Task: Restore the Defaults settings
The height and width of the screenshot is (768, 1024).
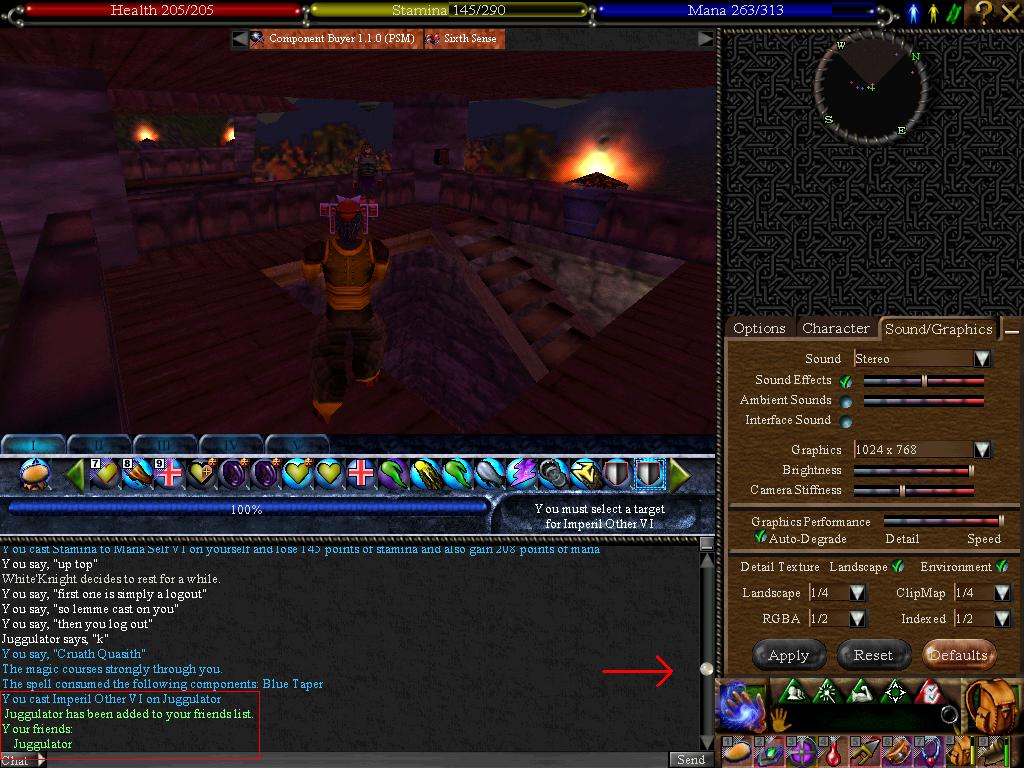Action: [958, 655]
